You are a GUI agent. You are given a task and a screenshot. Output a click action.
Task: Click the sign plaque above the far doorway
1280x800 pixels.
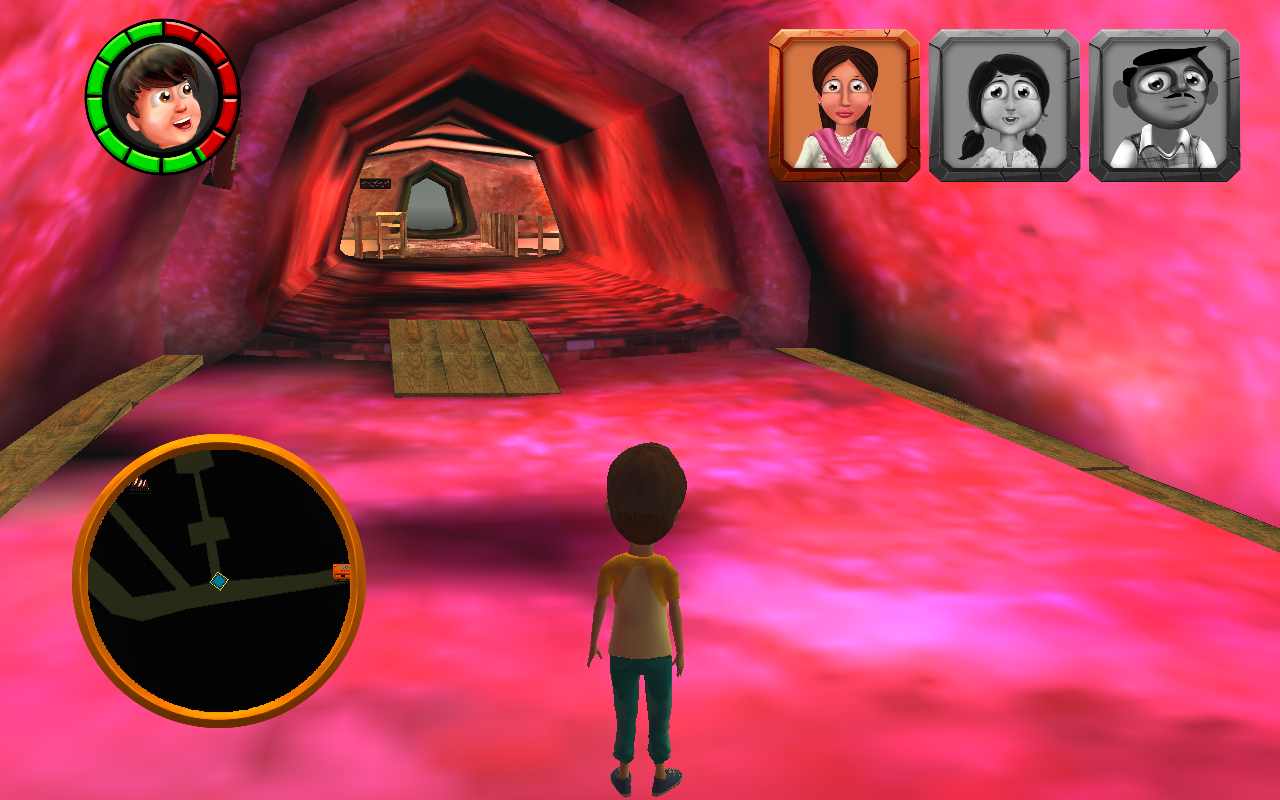coord(376,183)
